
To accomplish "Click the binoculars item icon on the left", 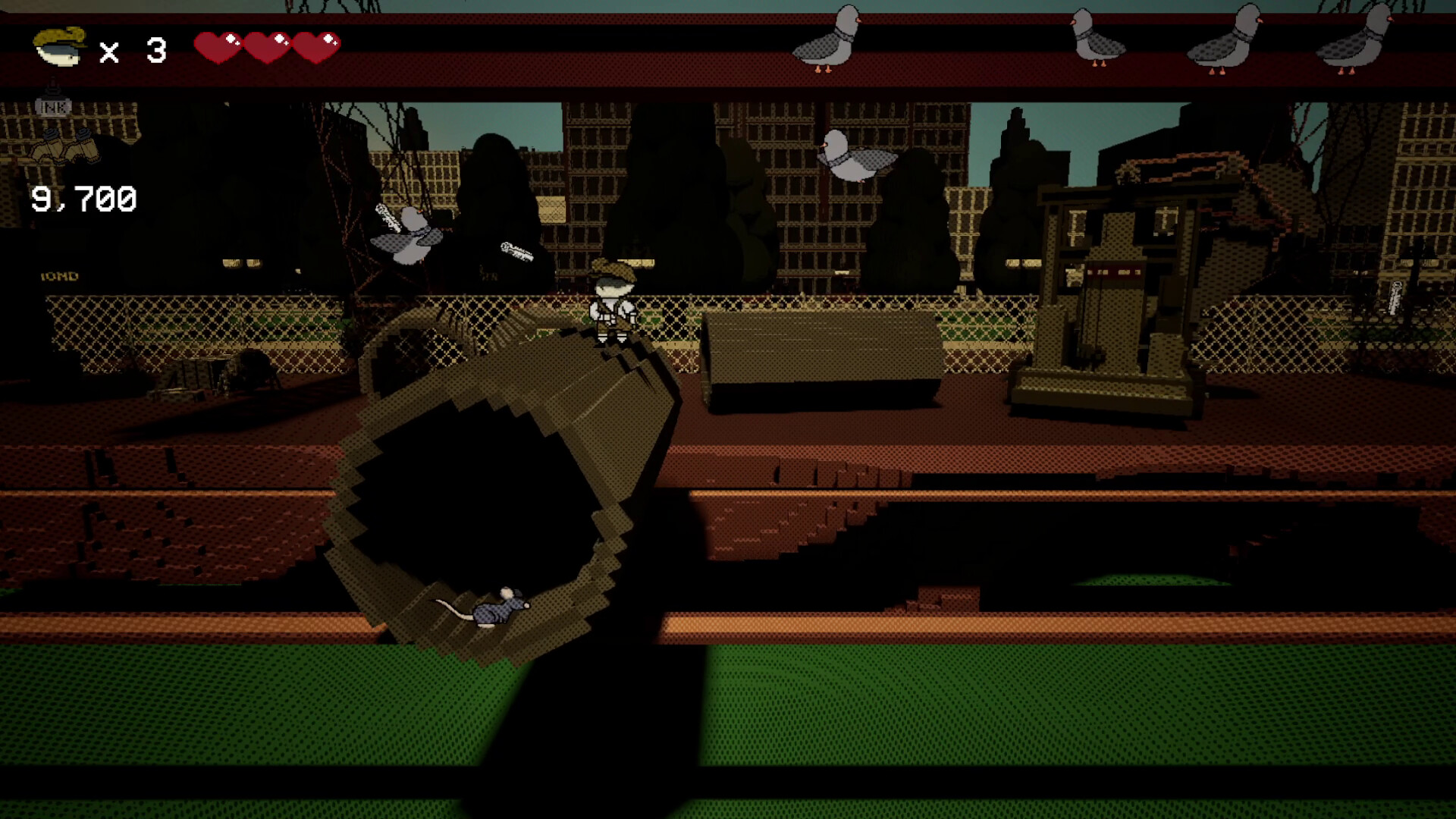I will (x=64, y=148).
